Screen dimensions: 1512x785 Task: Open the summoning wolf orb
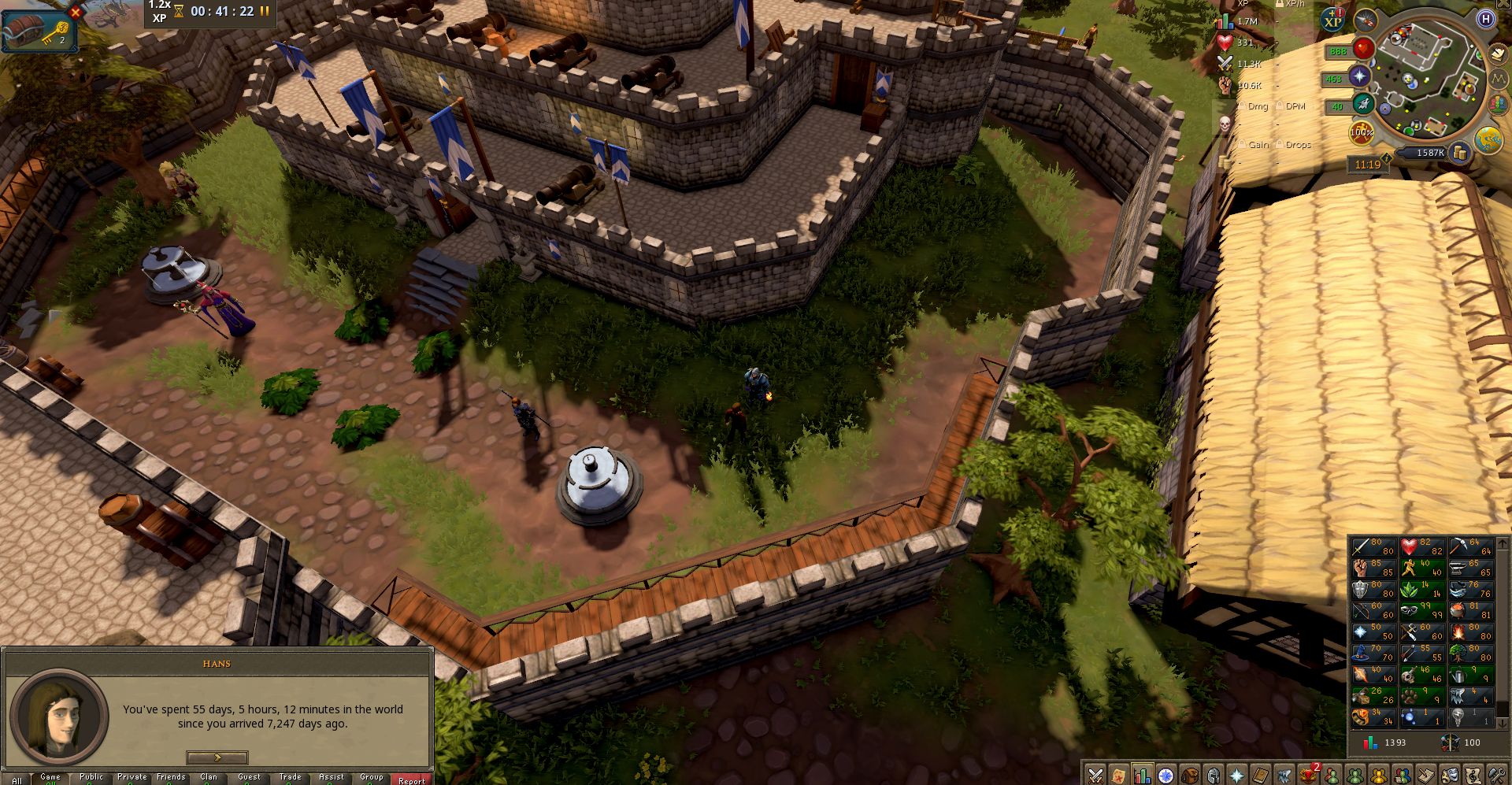[x=1363, y=104]
